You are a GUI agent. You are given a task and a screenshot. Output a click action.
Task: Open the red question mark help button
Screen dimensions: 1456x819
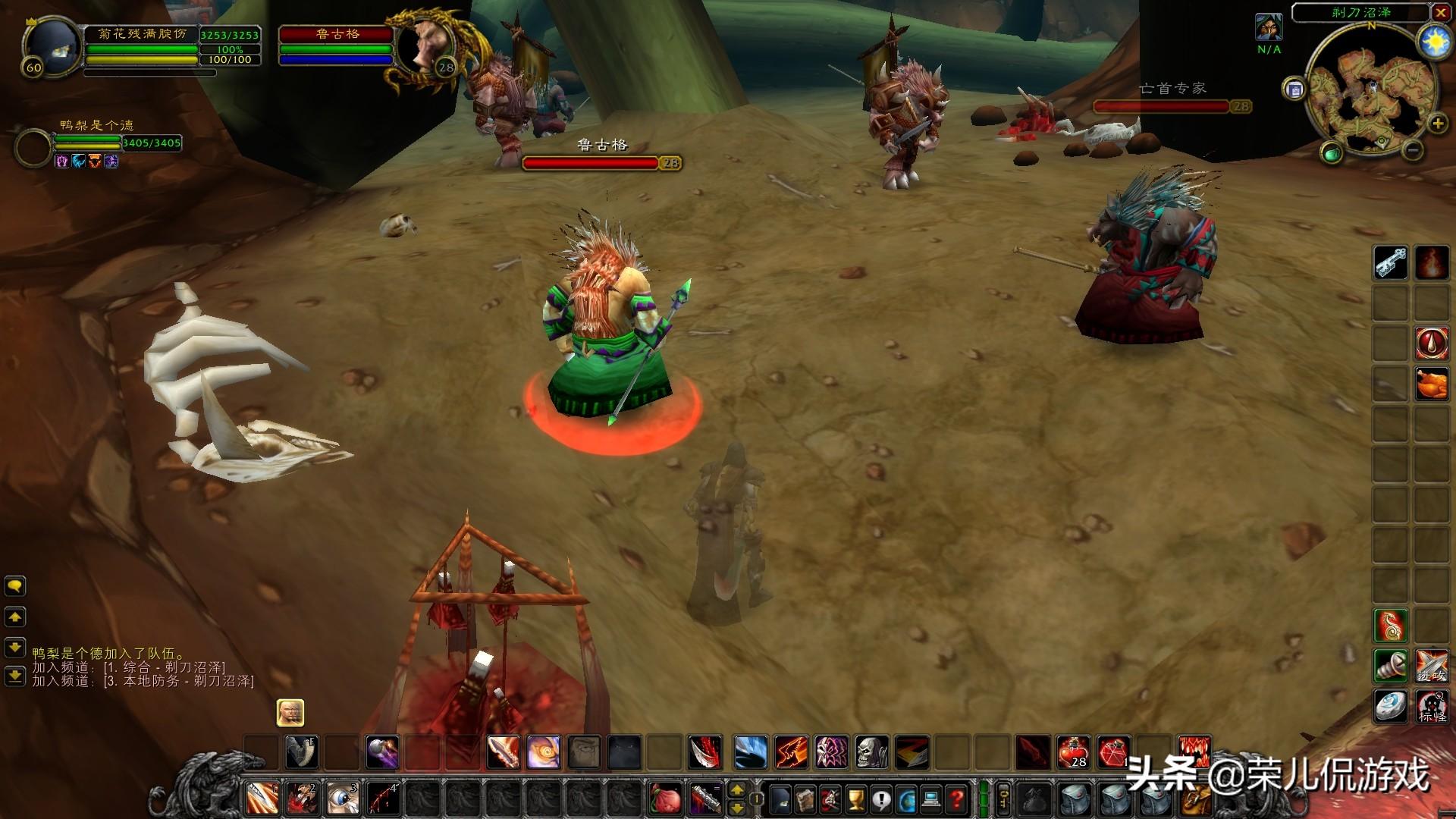957,799
